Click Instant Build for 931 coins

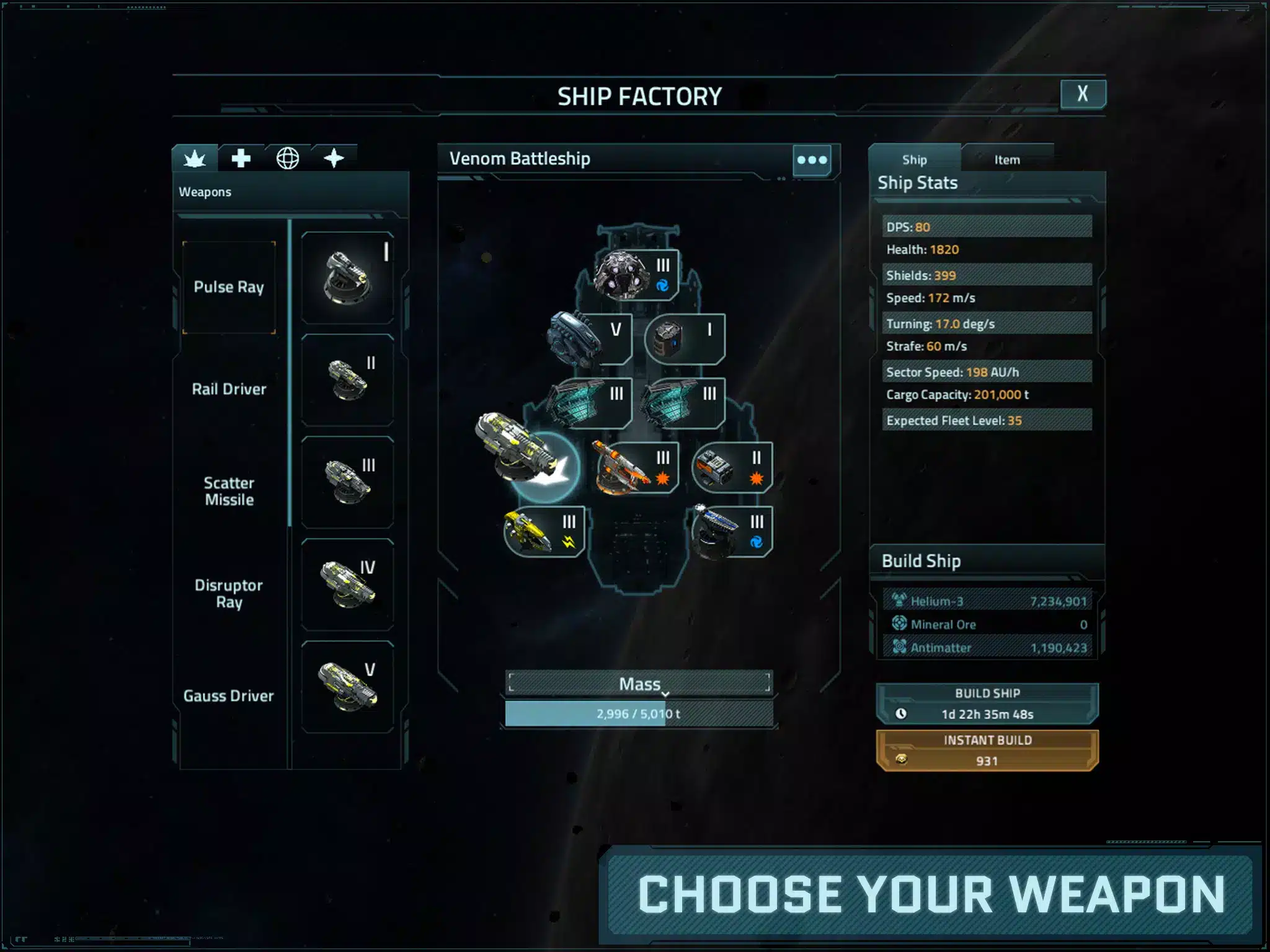987,751
